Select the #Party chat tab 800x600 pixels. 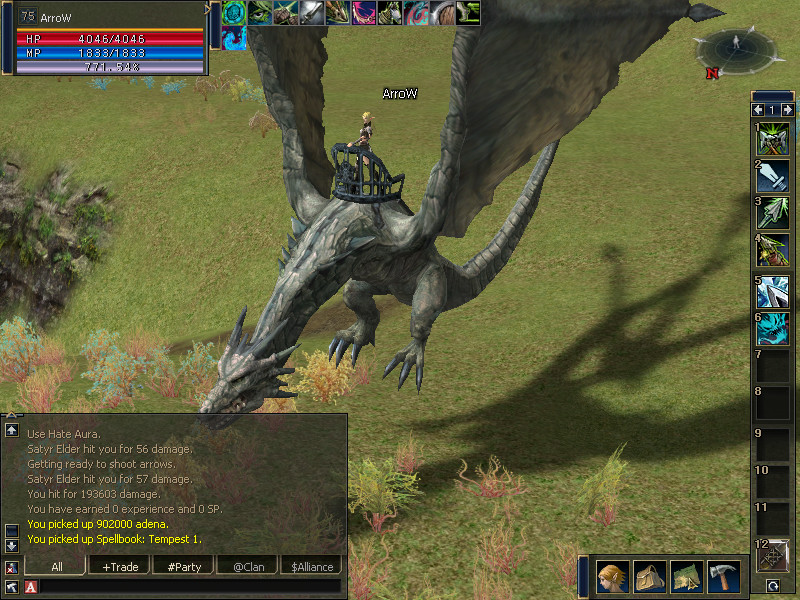point(184,567)
